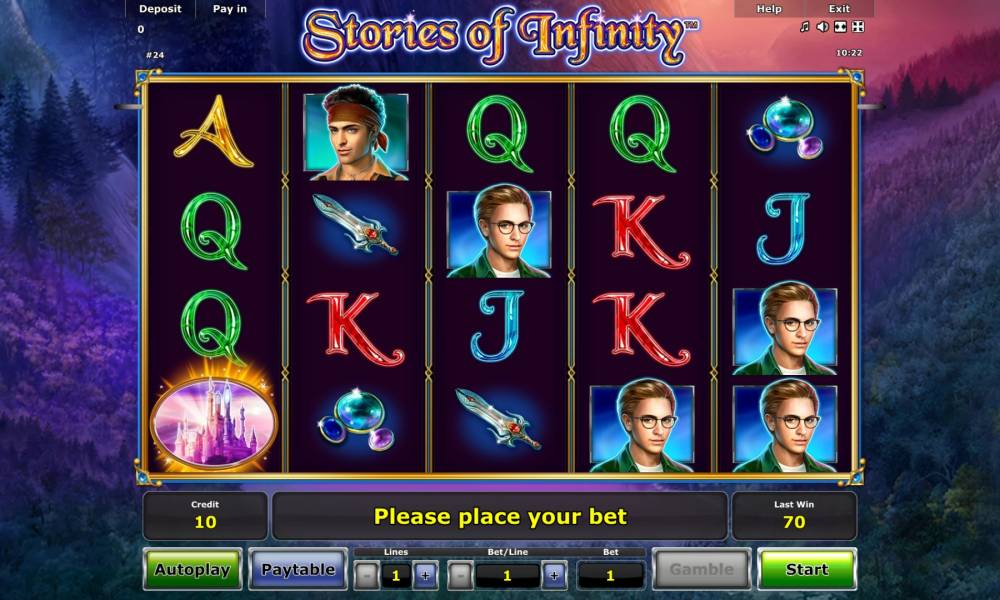Image resolution: width=1000 pixels, height=600 pixels.
Task: Toggle the speaker sound icon
Action: [822, 27]
